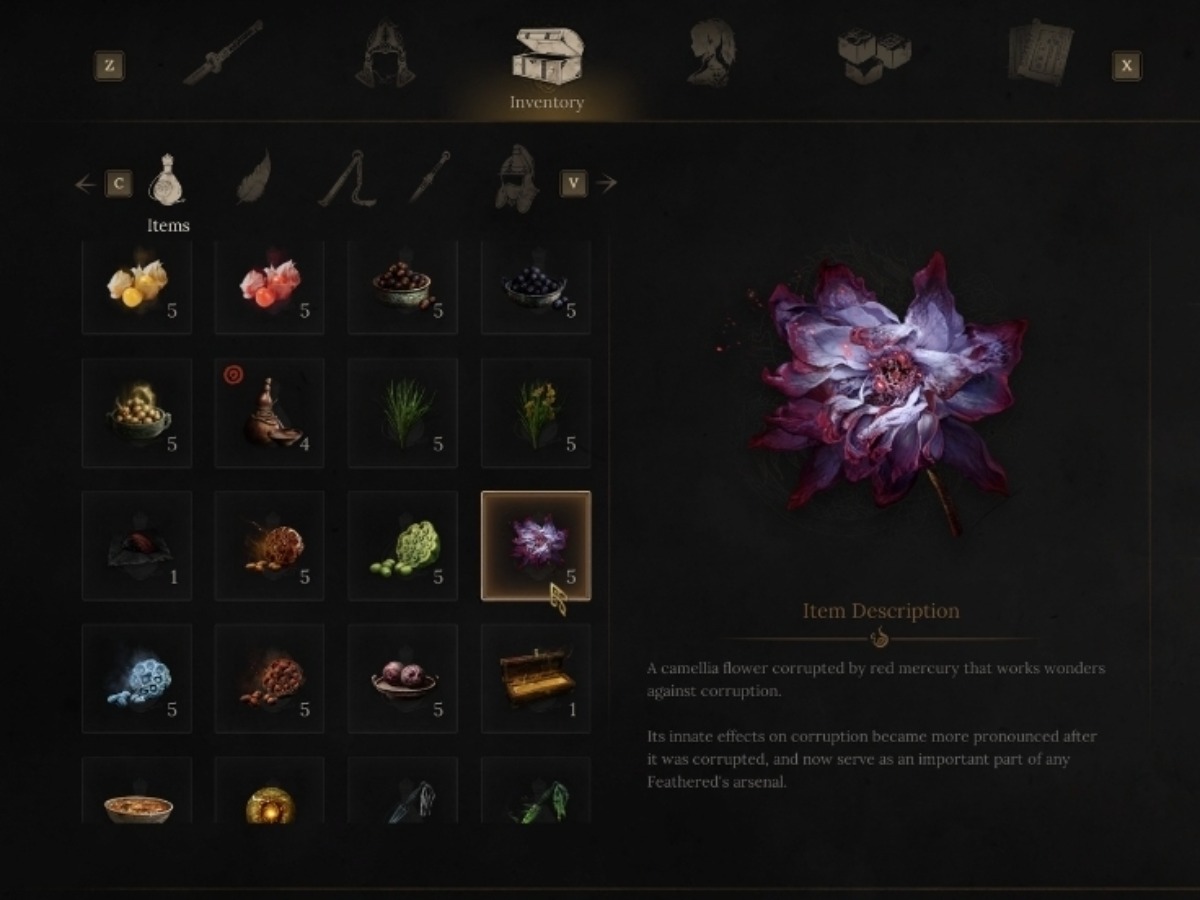Switch to the feather category
The height and width of the screenshot is (900, 1200).
point(255,178)
